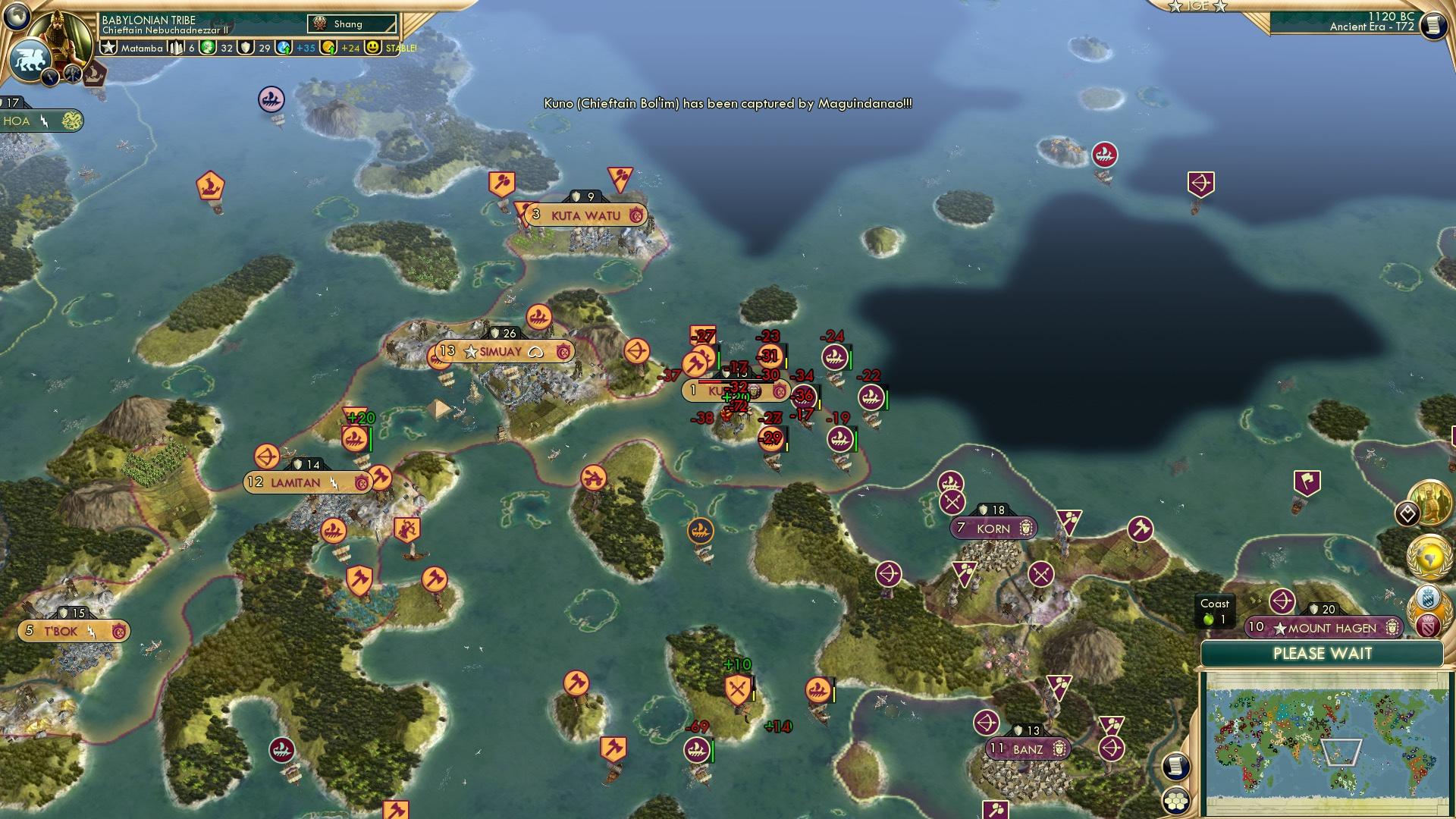This screenshot has width=1456, height=819.
Task: Open the SIMUAY city banner
Action: pyautogui.click(x=500, y=350)
